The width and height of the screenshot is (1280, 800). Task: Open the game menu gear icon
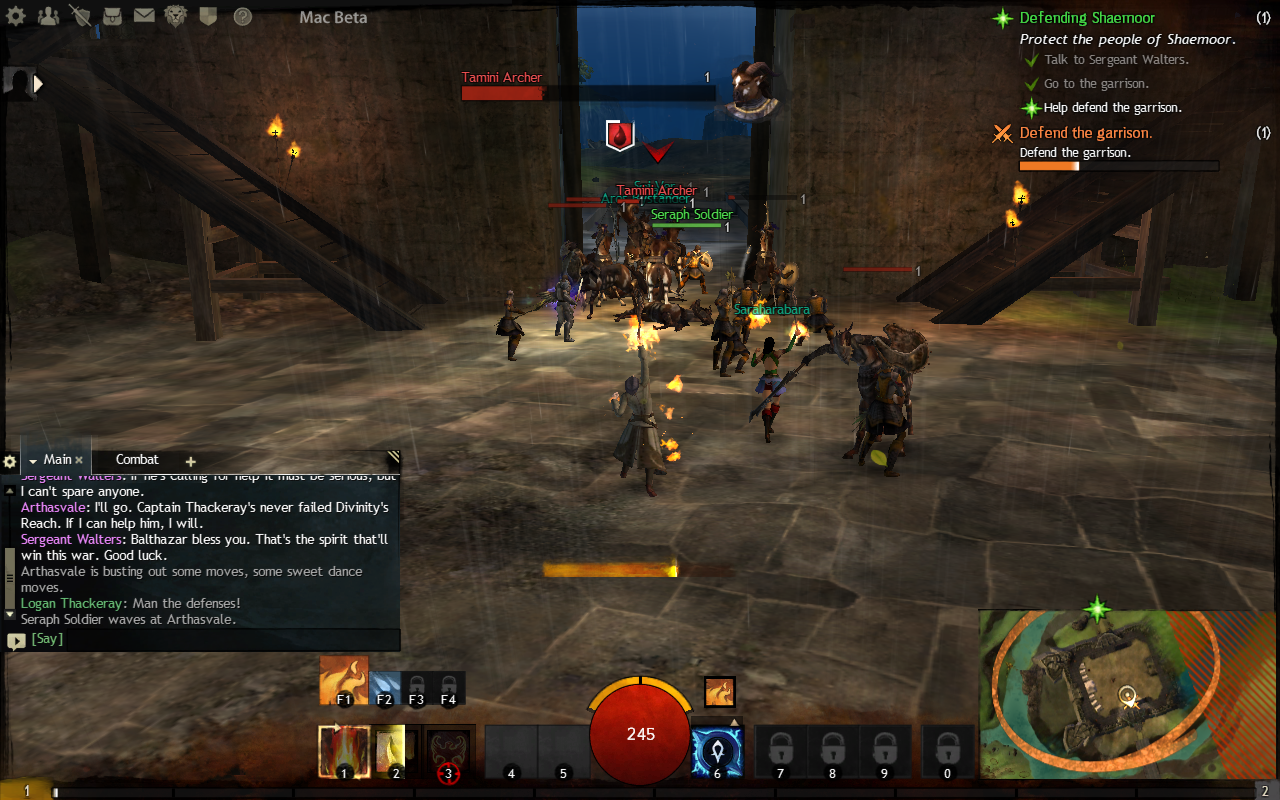click(x=17, y=16)
